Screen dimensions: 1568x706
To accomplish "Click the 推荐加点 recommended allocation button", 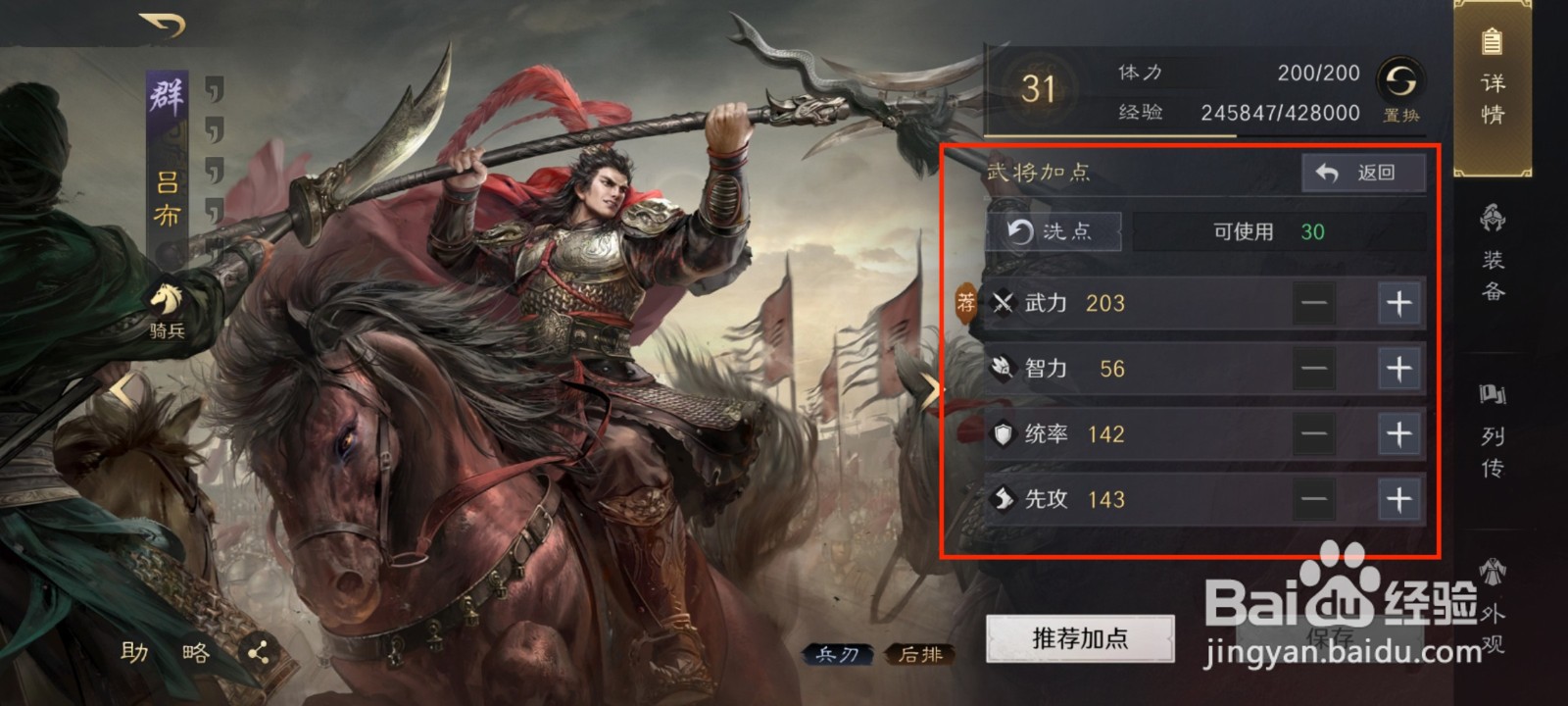I will click(1081, 637).
